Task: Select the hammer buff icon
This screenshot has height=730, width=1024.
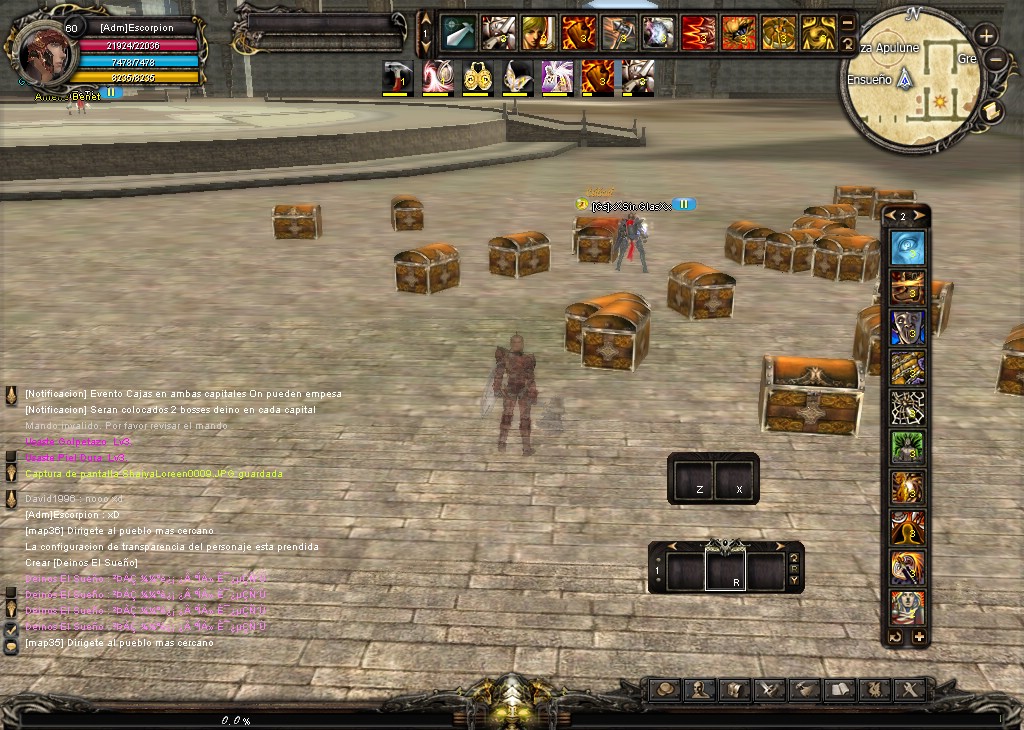Action: (397, 77)
